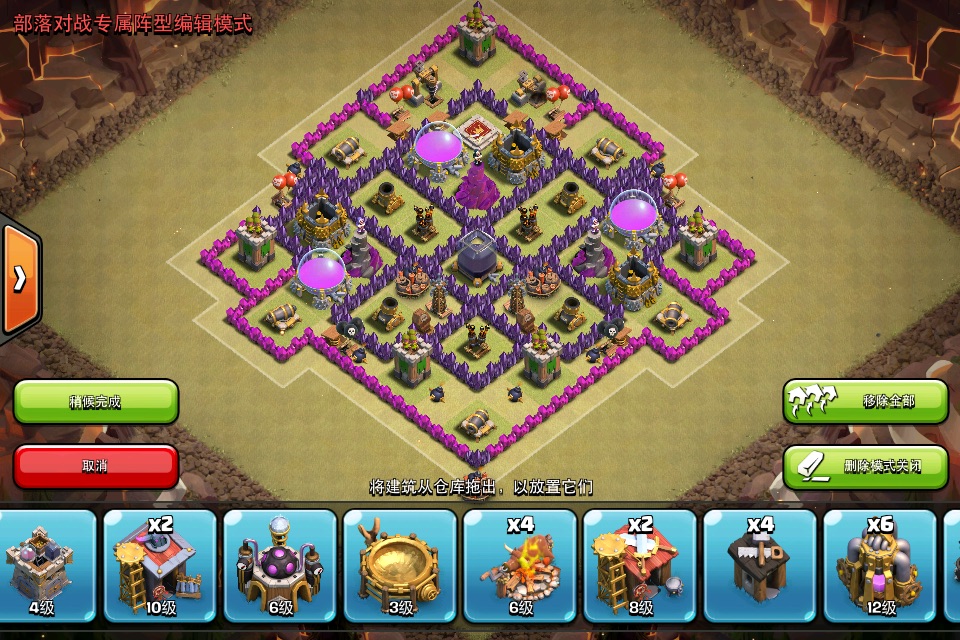The width and height of the screenshot is (960, 640).
Task: Toggle the 删除模式关闭 erase mode button
Action: [x=865, y=466]
